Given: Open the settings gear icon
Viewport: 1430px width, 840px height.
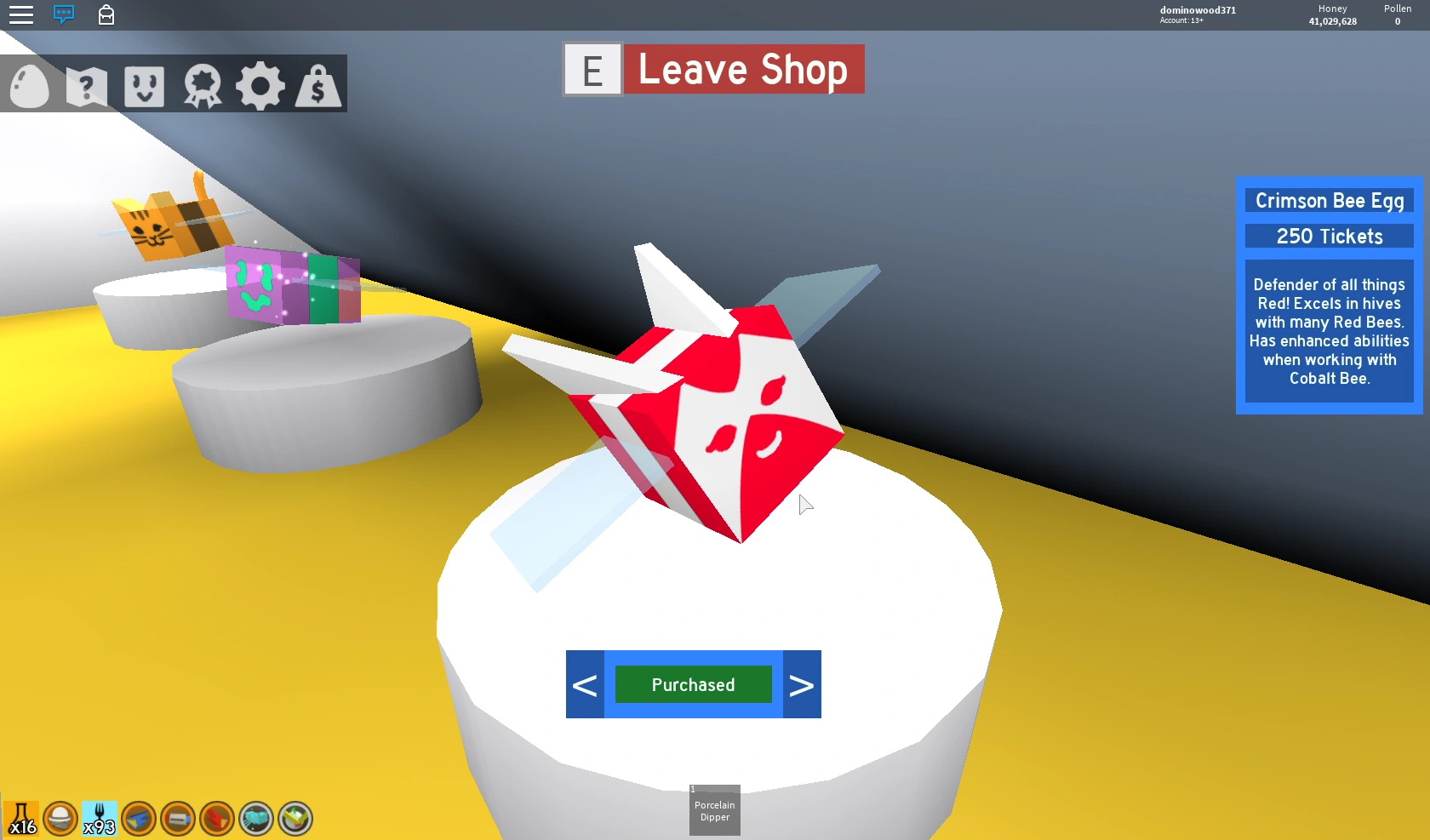Looking at the screenshot, I should point(260,84).
